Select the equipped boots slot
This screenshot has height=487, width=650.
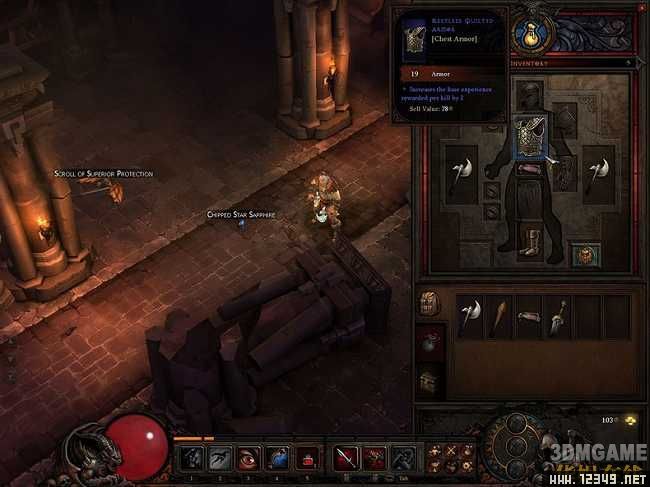pyautogui.click(x=529, y=244)
